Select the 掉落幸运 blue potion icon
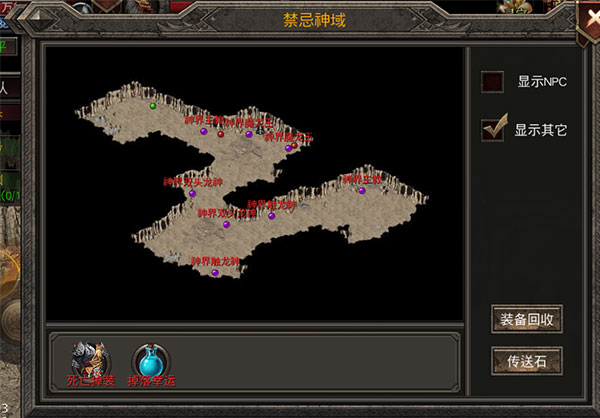Image resolution: width=600 pixels, height=418 pixels. [150, 360]
